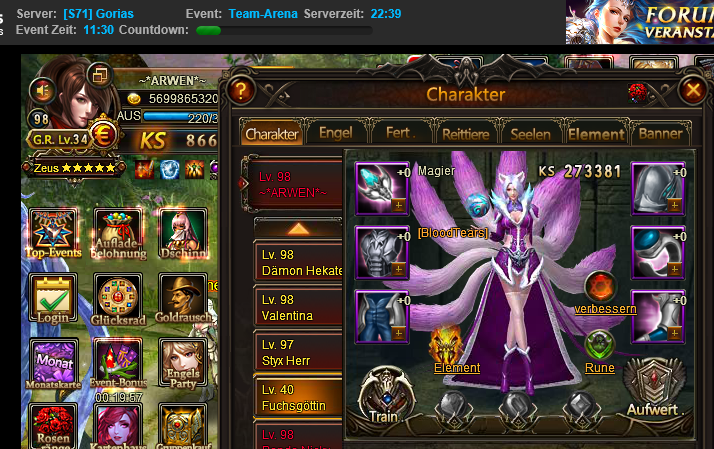The height and width of the screenshot is (449, 714).
Task: Select the helmet equipment slot
Action: point(657,188)
